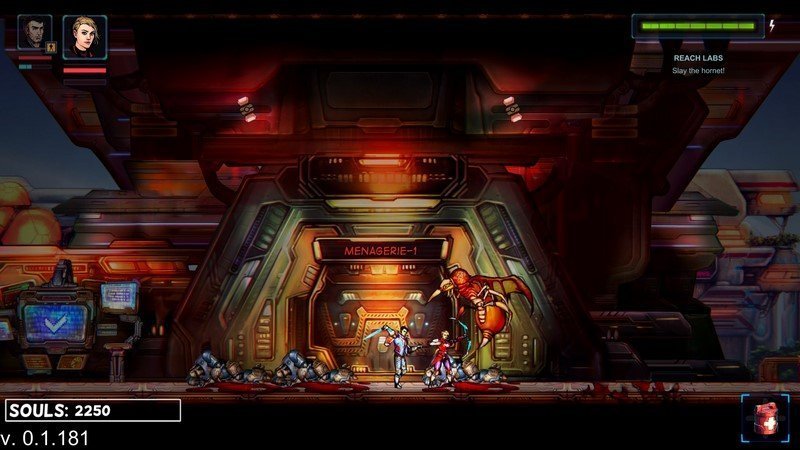Select the blonde woman's portrait
Screen dimensions: 800x450
click(x=84, y=37)
